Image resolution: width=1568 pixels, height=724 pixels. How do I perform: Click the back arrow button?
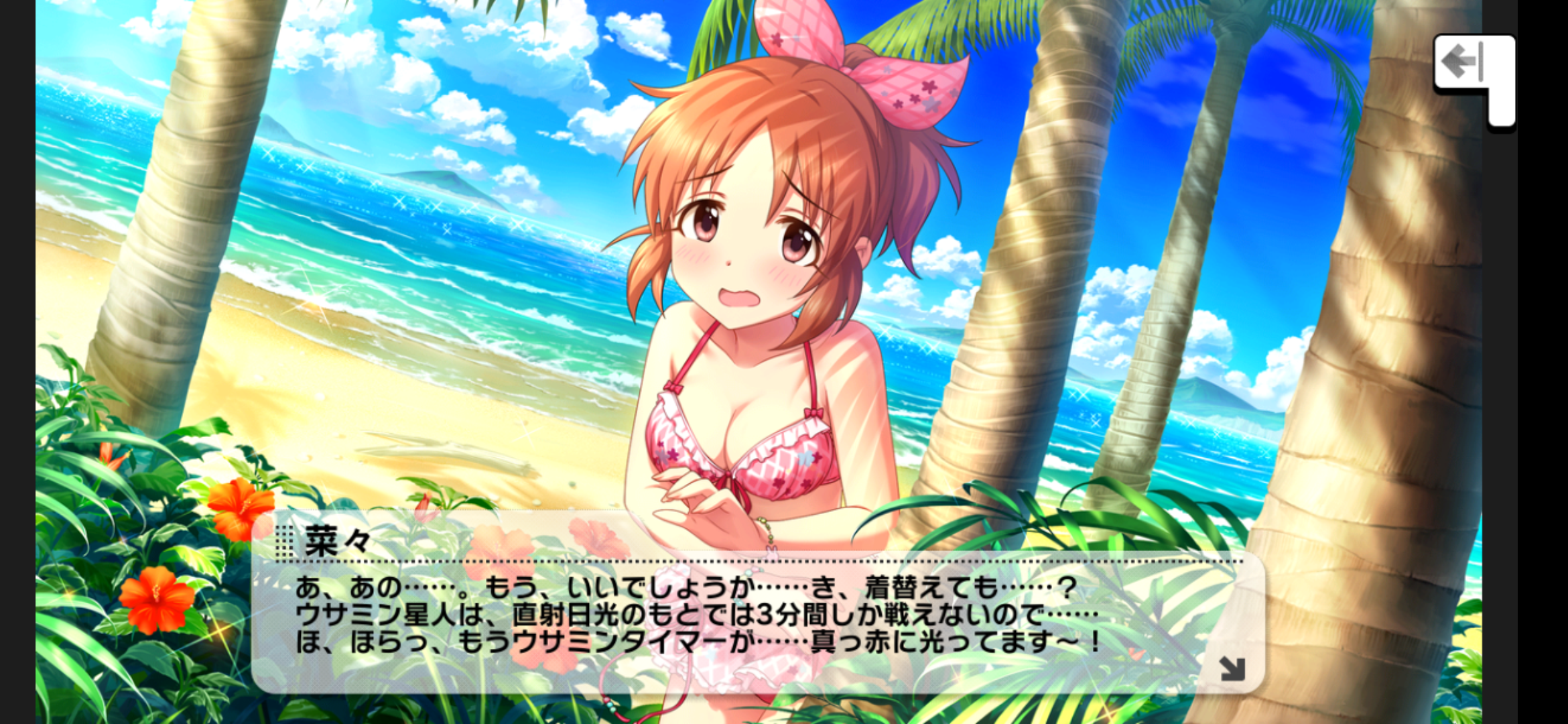[x=1463, y=63]
